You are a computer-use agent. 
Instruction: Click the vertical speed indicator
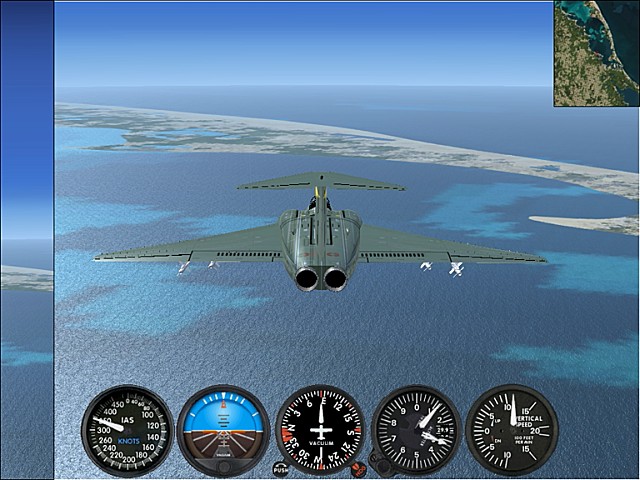(x=512, y=430)
